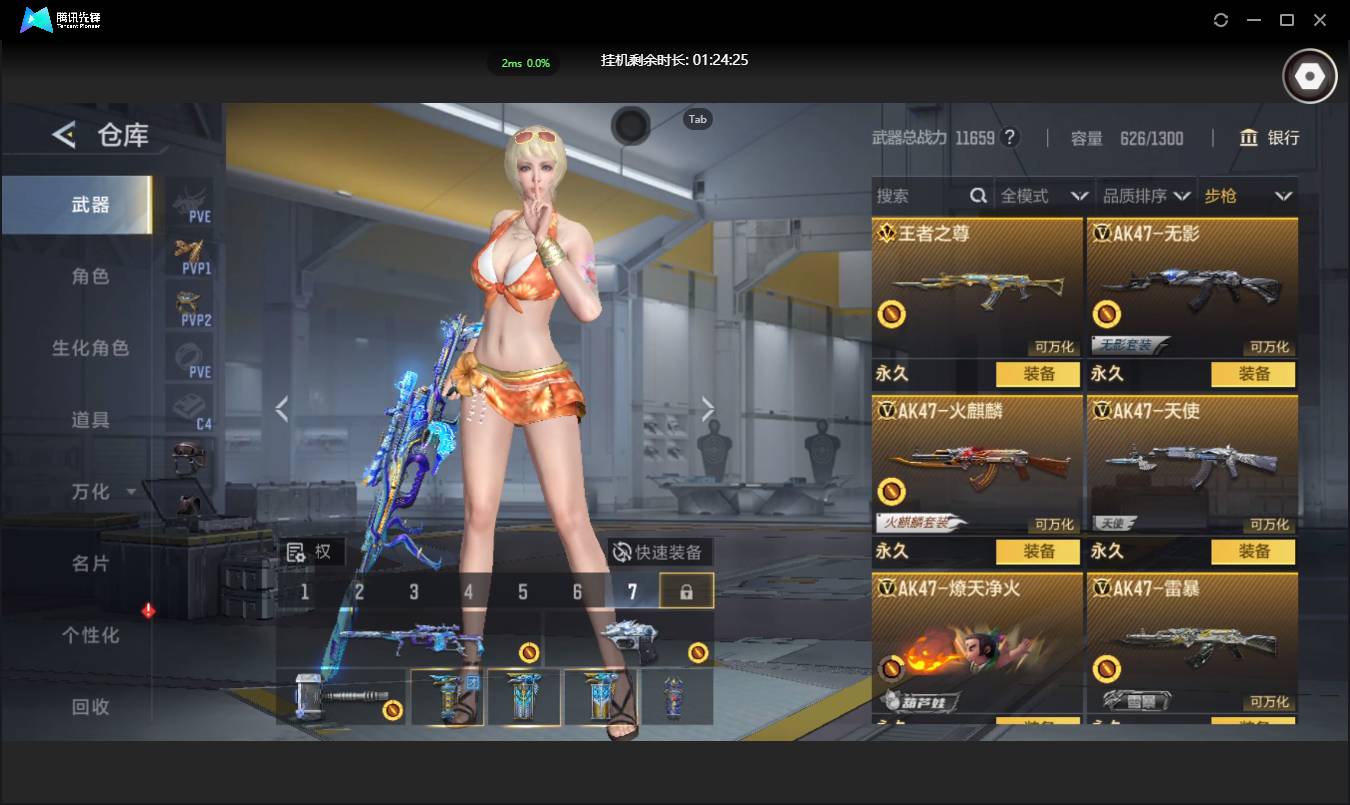Equip the AK47-无影 rifle
The height and width of the screenshot is (805, 1350).
(1253, 374)
